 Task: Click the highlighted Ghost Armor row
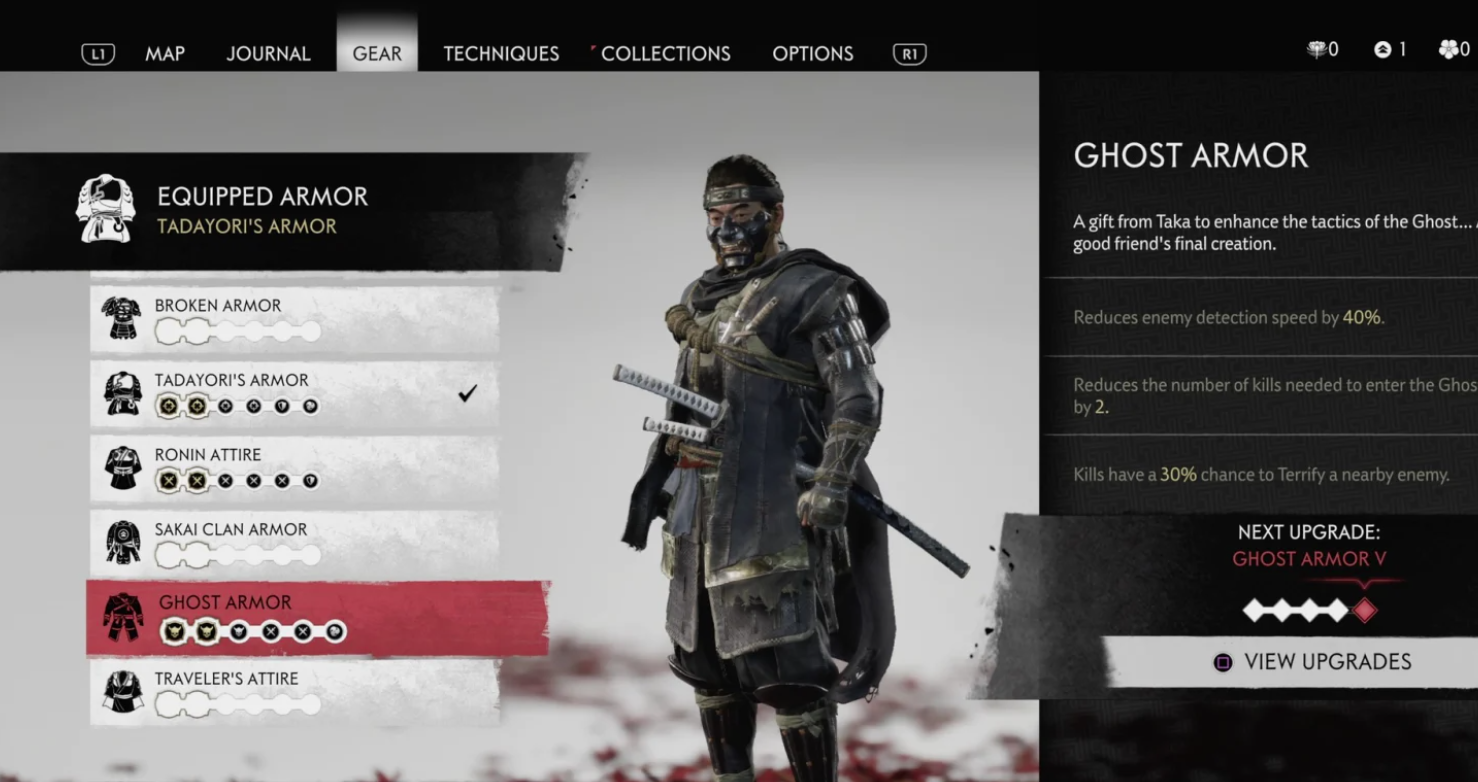(x=318, y=618)
